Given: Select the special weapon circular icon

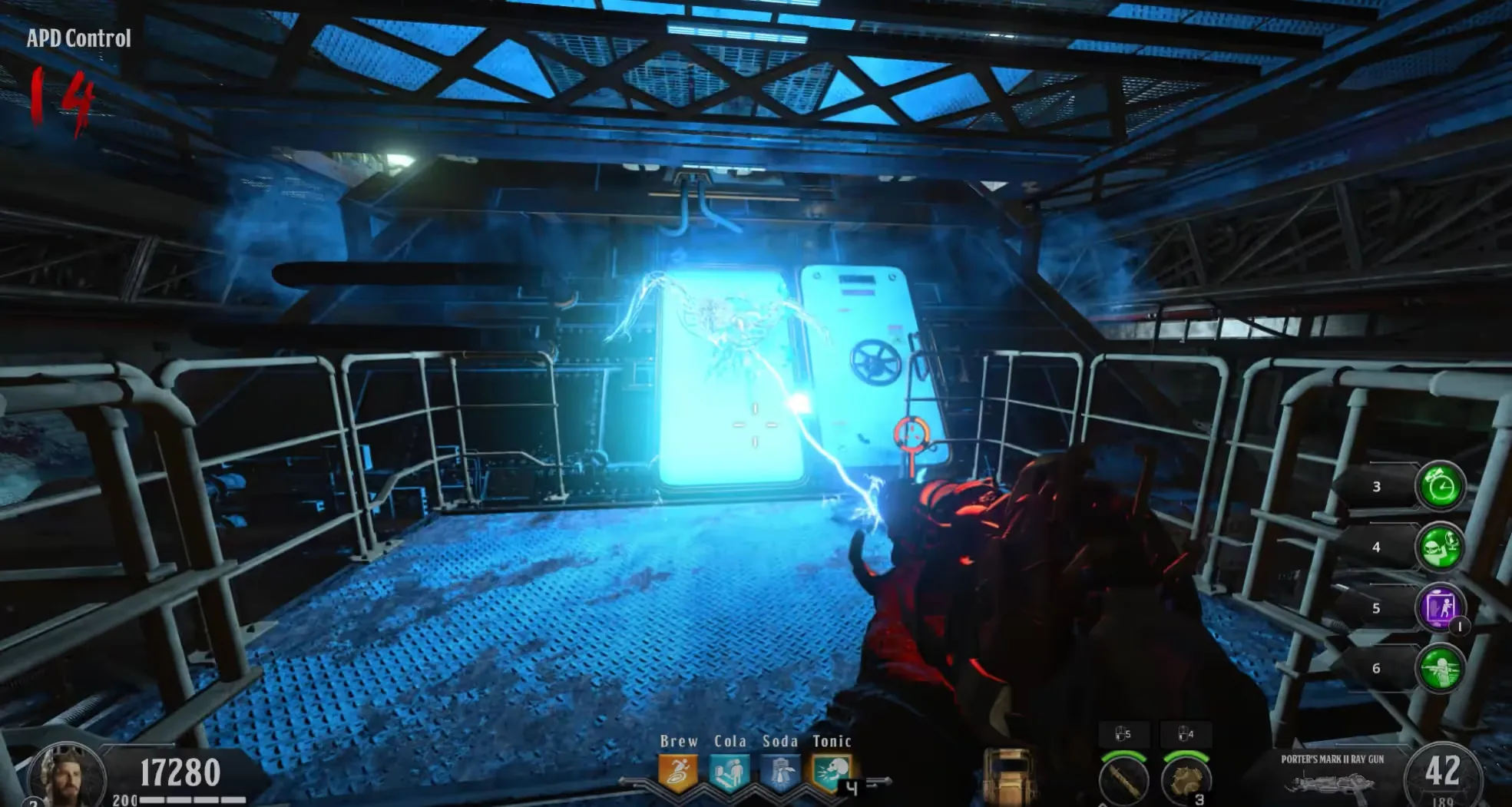Looking at the screenshot, I should click(x=1123, y=779).
